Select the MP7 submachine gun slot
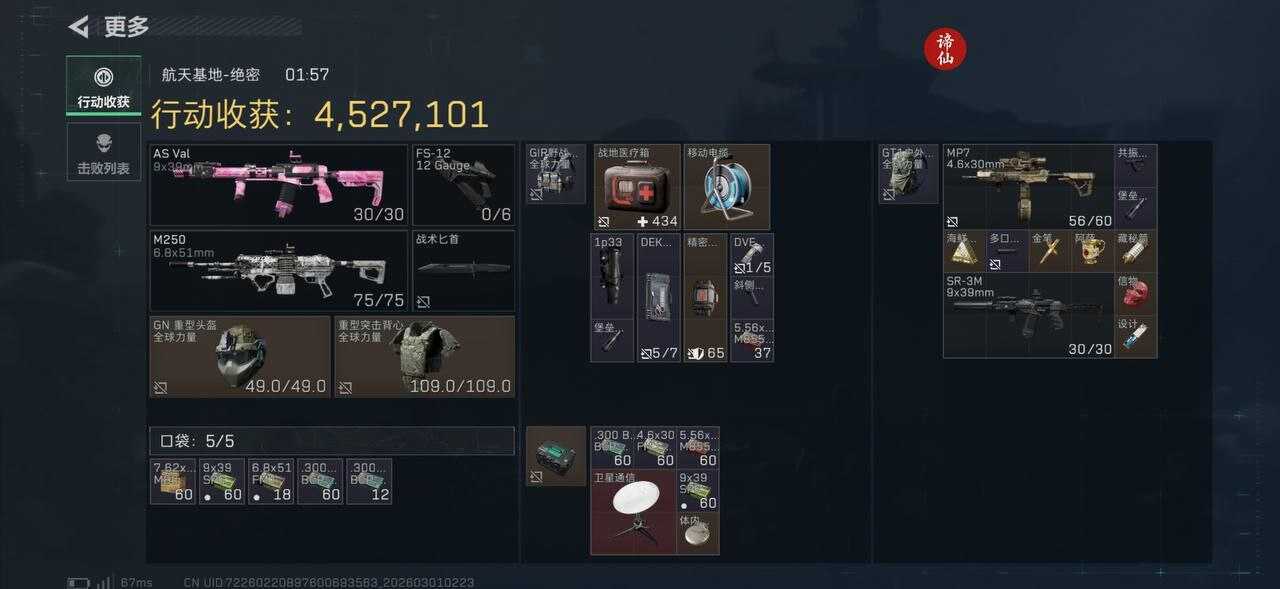The height and width of the screenshot is (589, 1280). pos(1028,186)
